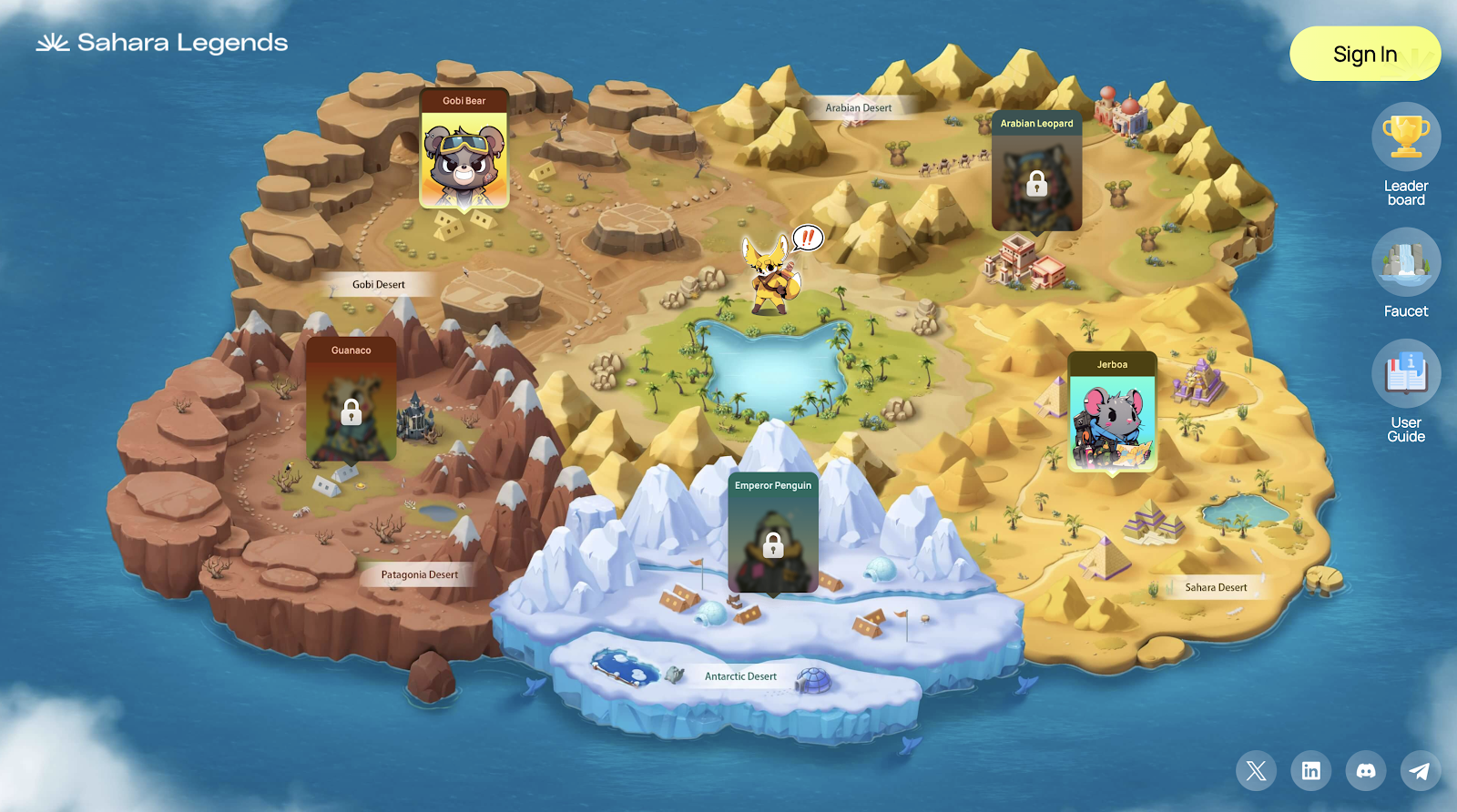1457x812 pixels.
Task: Open the Faucet waterfall icon
Action: pyautogui.click(x=1406, y=262)
